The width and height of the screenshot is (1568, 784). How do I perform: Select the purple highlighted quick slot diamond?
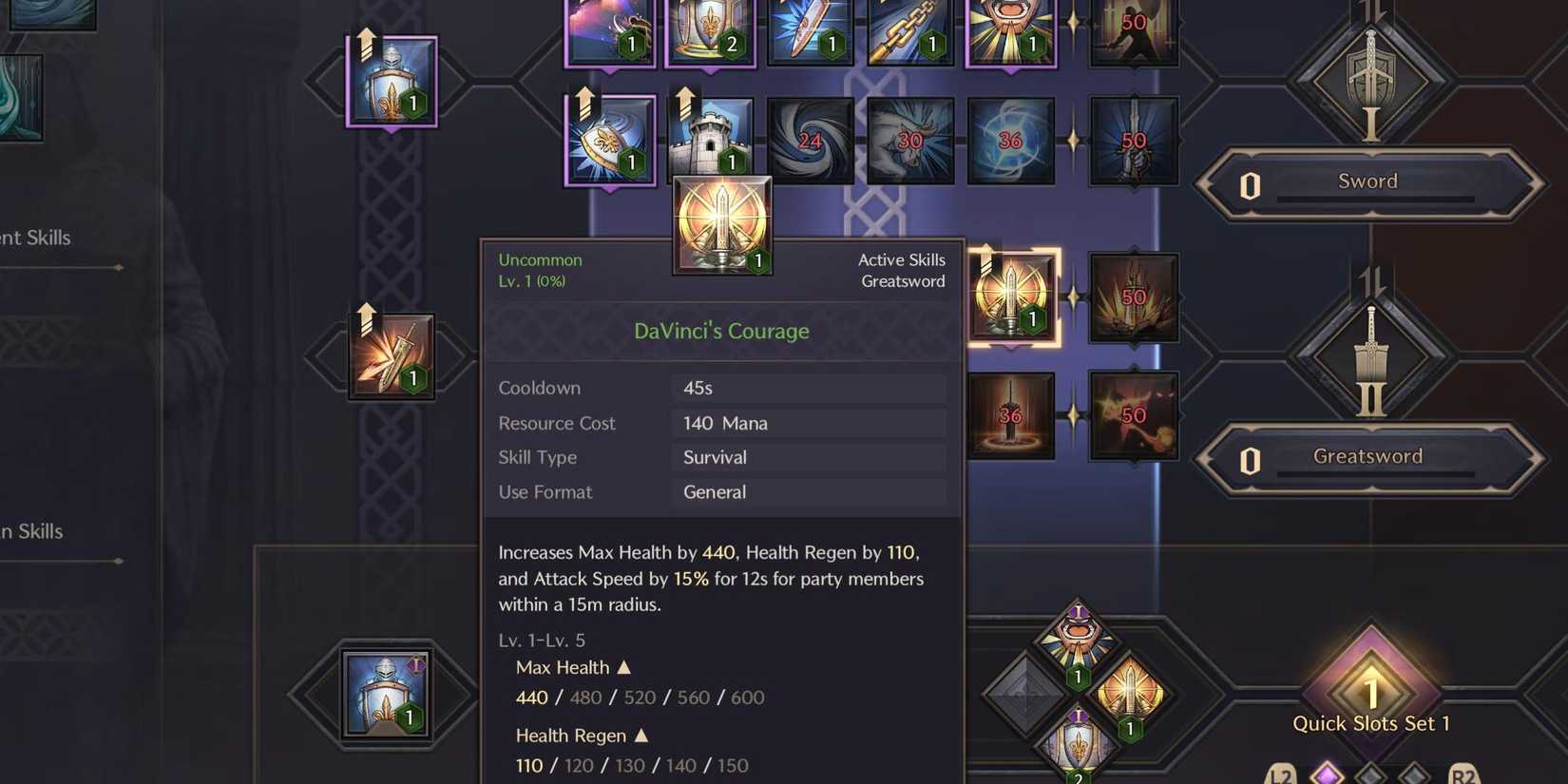point(1325,776)
